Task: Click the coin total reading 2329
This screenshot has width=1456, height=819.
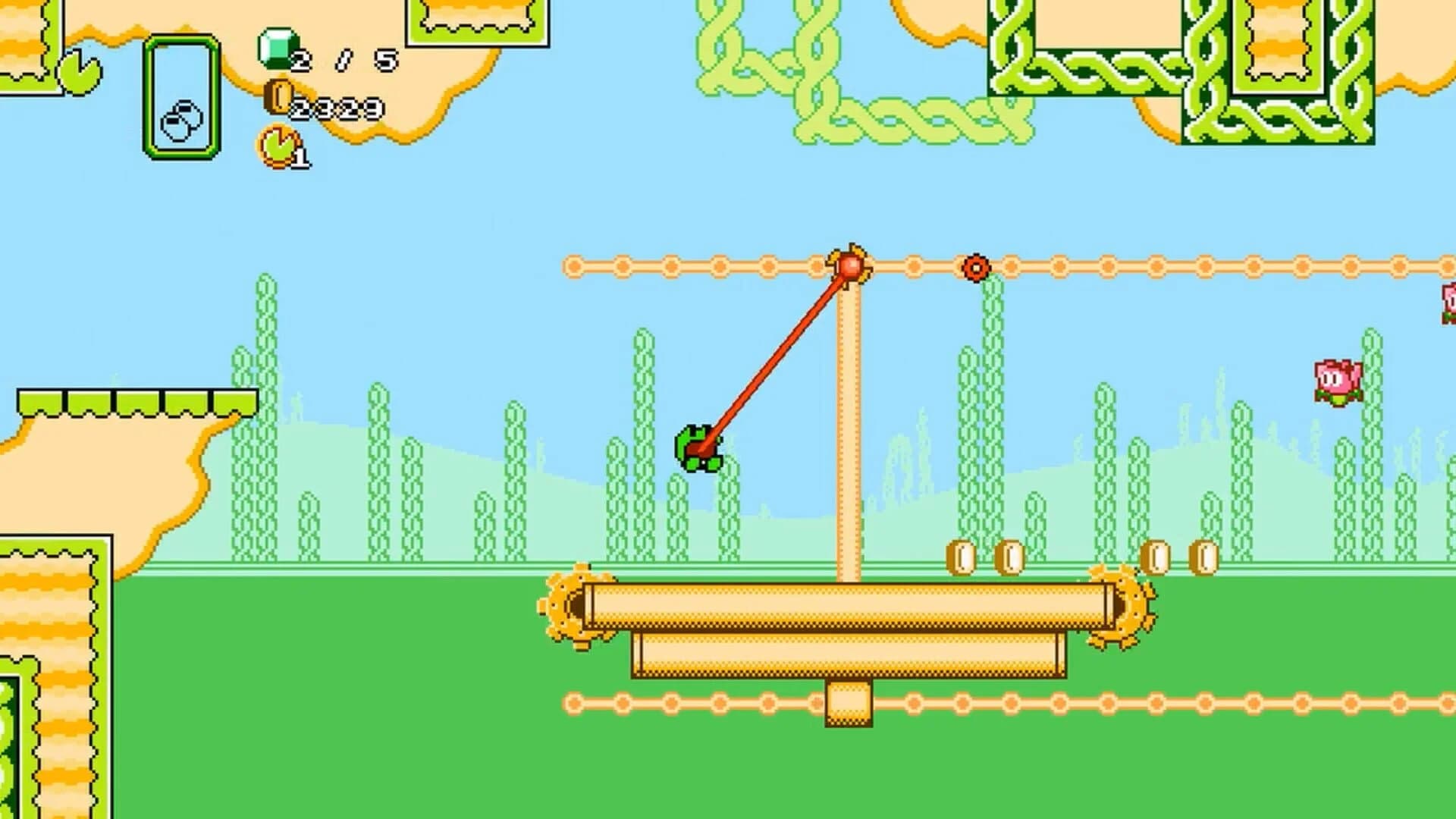Action: click(340, 106)
